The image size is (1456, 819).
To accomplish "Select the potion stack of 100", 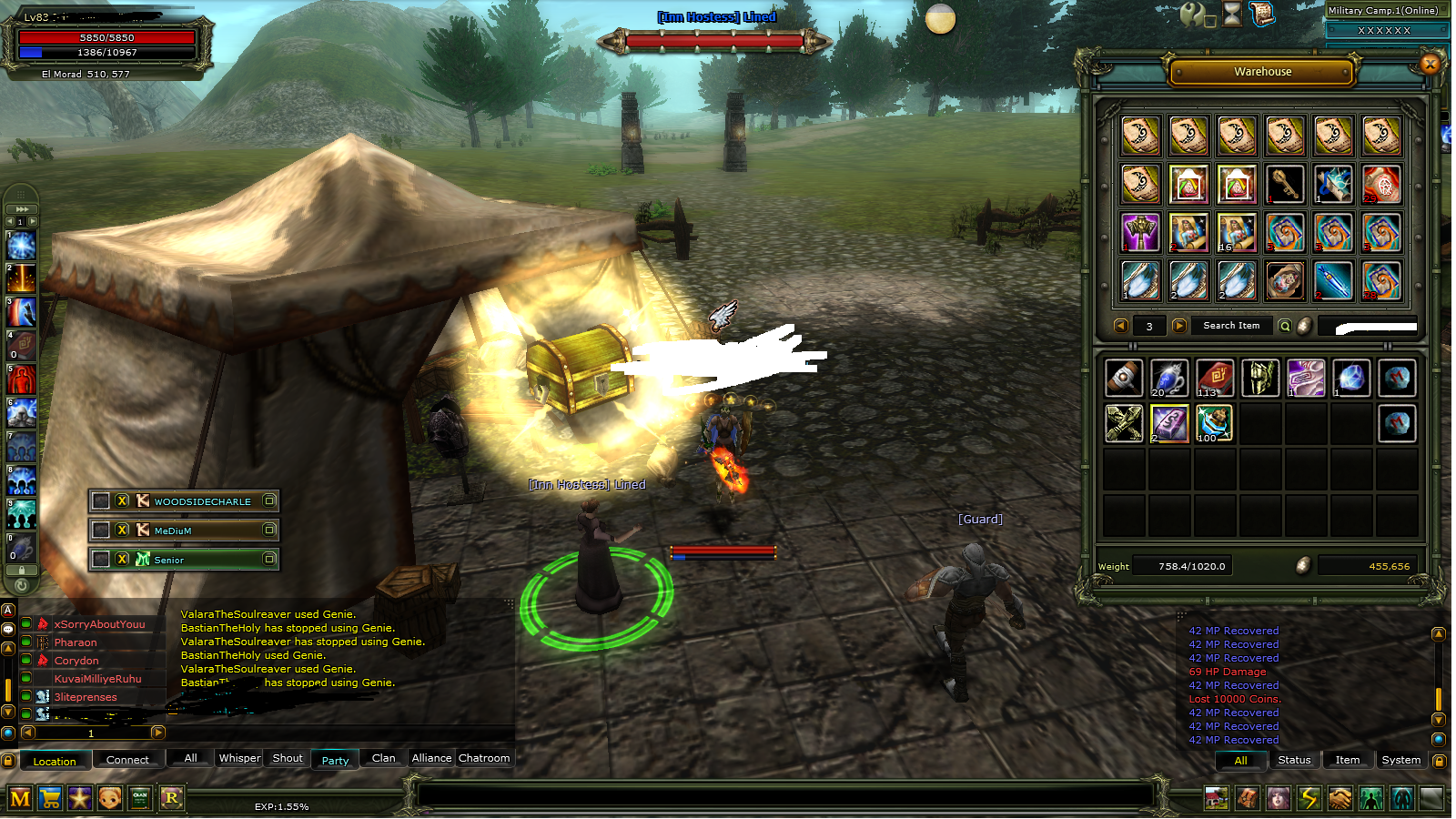I will point(1215,423).
